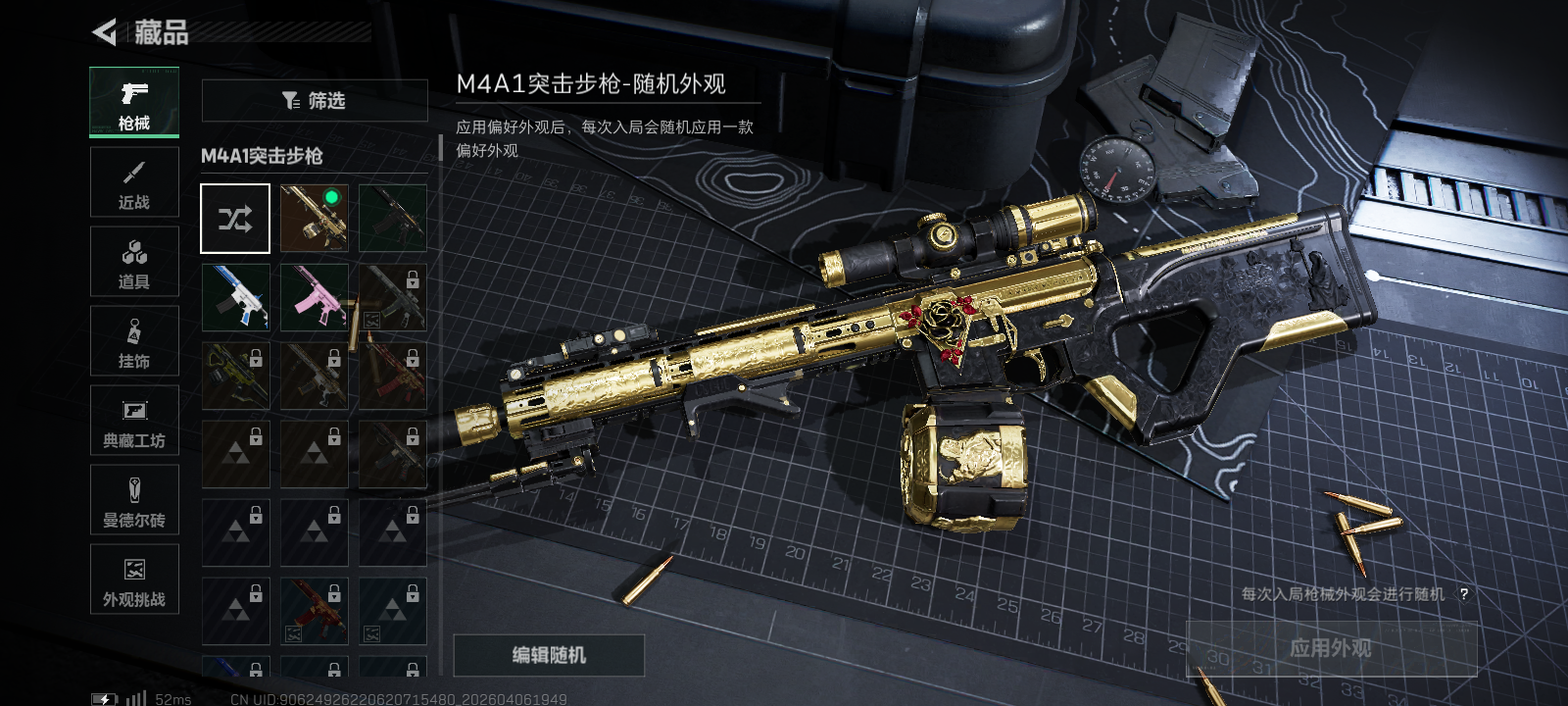Open the 曼德尔砖 category
This screenshot has width=1568, height=706.
click(134, 499)
